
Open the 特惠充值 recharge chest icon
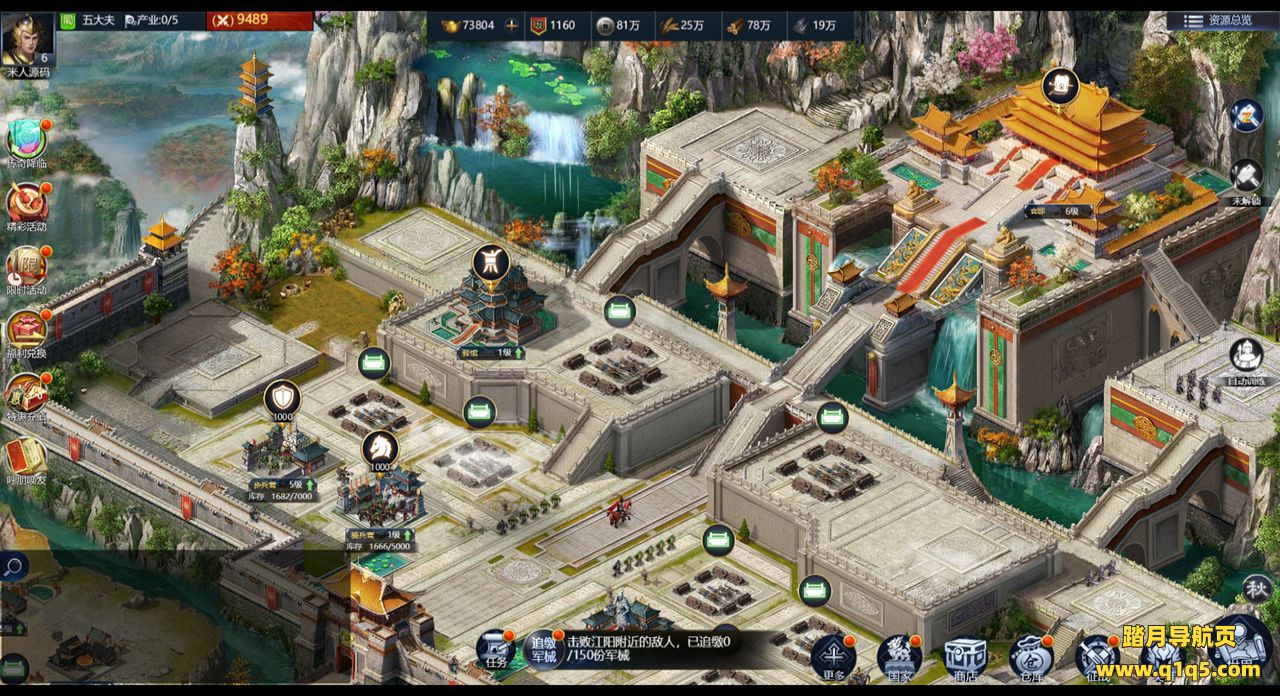coord(27,393)
